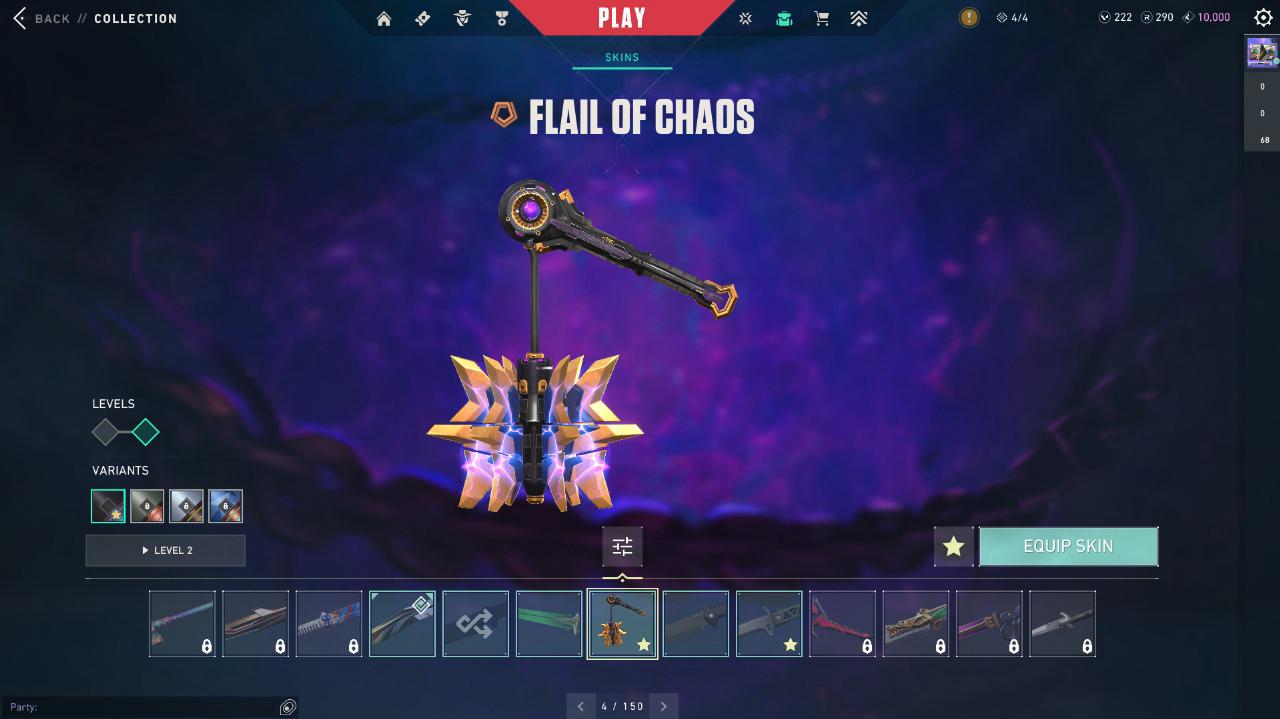Select the teal level 2 diamond
The image size is (1280, 719).
click(146, 433)
